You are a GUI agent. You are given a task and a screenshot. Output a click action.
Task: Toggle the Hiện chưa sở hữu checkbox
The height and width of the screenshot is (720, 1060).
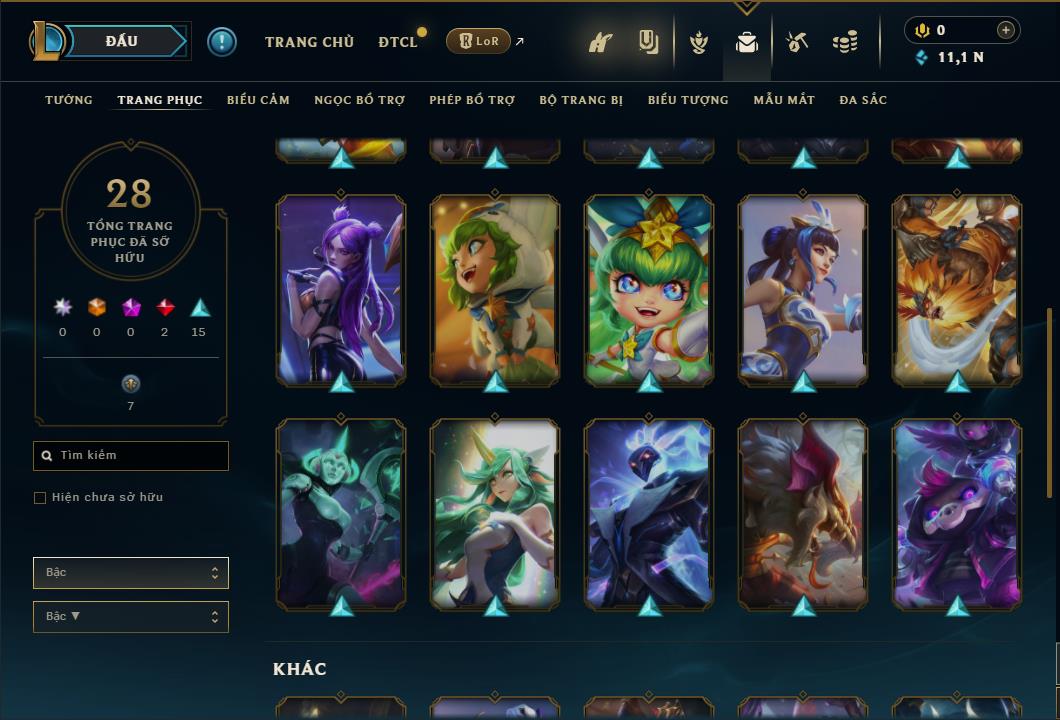[40, 498]
